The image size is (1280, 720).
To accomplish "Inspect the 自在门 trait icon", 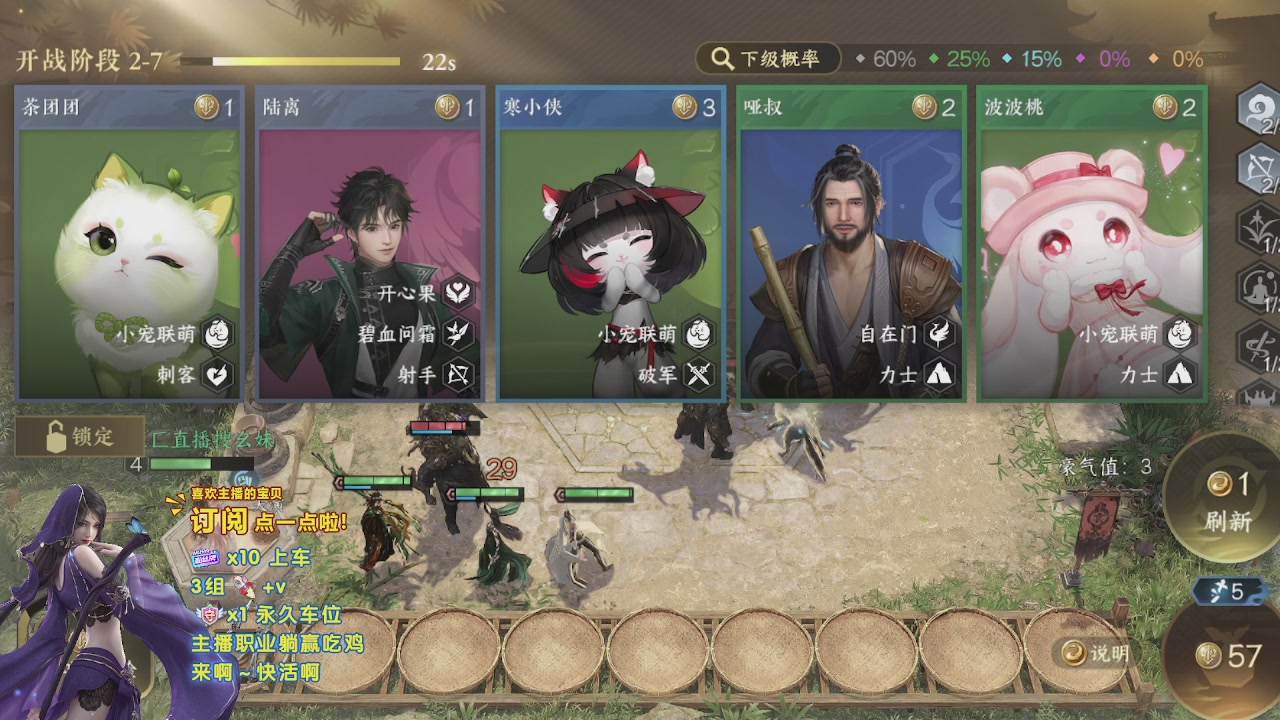I will pos(938,334).
